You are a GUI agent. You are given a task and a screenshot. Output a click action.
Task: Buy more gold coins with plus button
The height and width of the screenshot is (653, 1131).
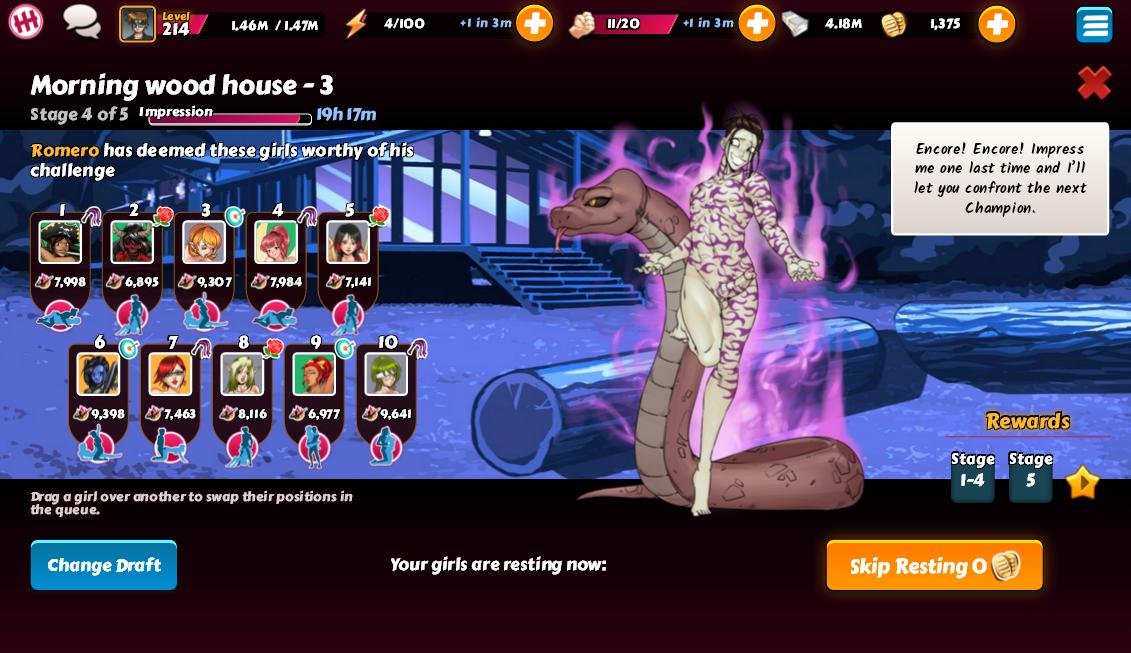pyautogui.click(x=996, y=23)
